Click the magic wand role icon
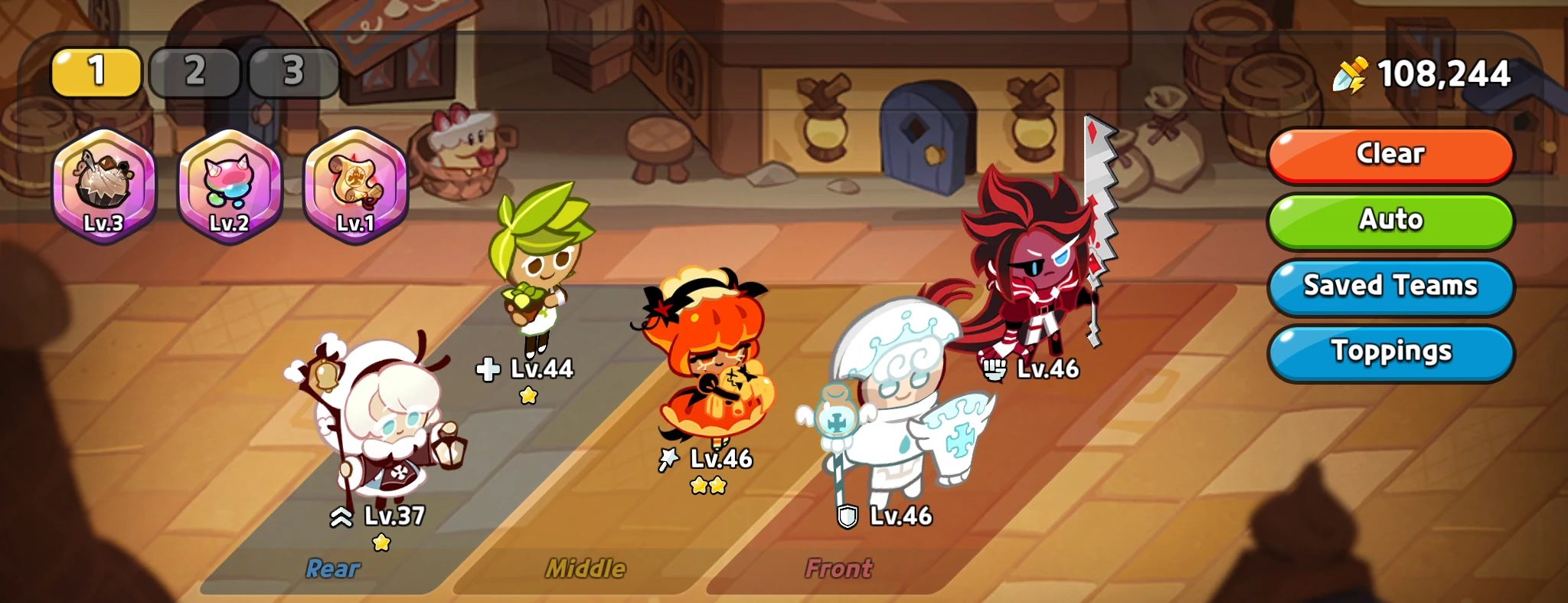1568x603 pixels. [666, 460]
